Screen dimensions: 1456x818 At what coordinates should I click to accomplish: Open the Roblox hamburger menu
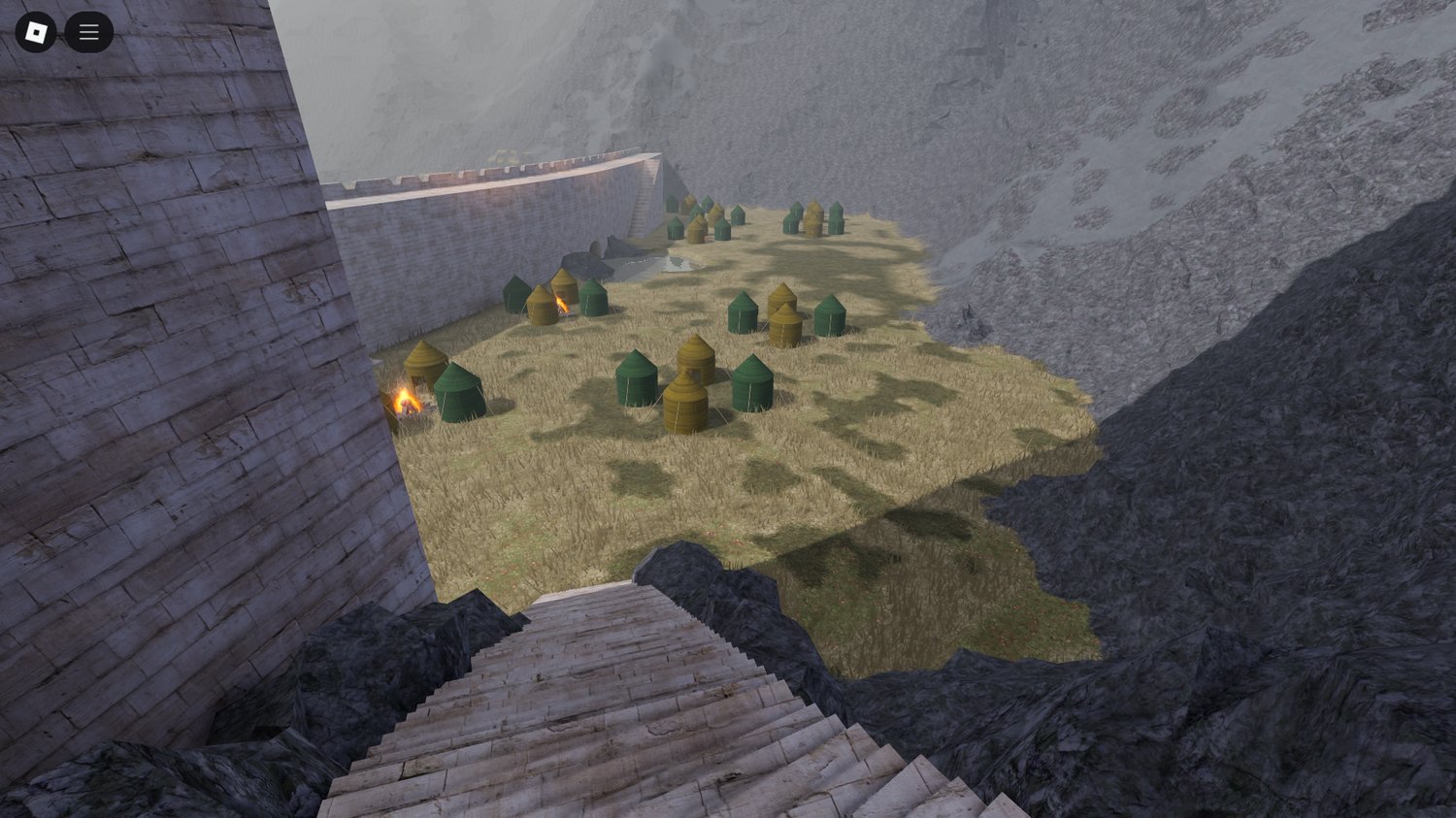pos(88,31)
